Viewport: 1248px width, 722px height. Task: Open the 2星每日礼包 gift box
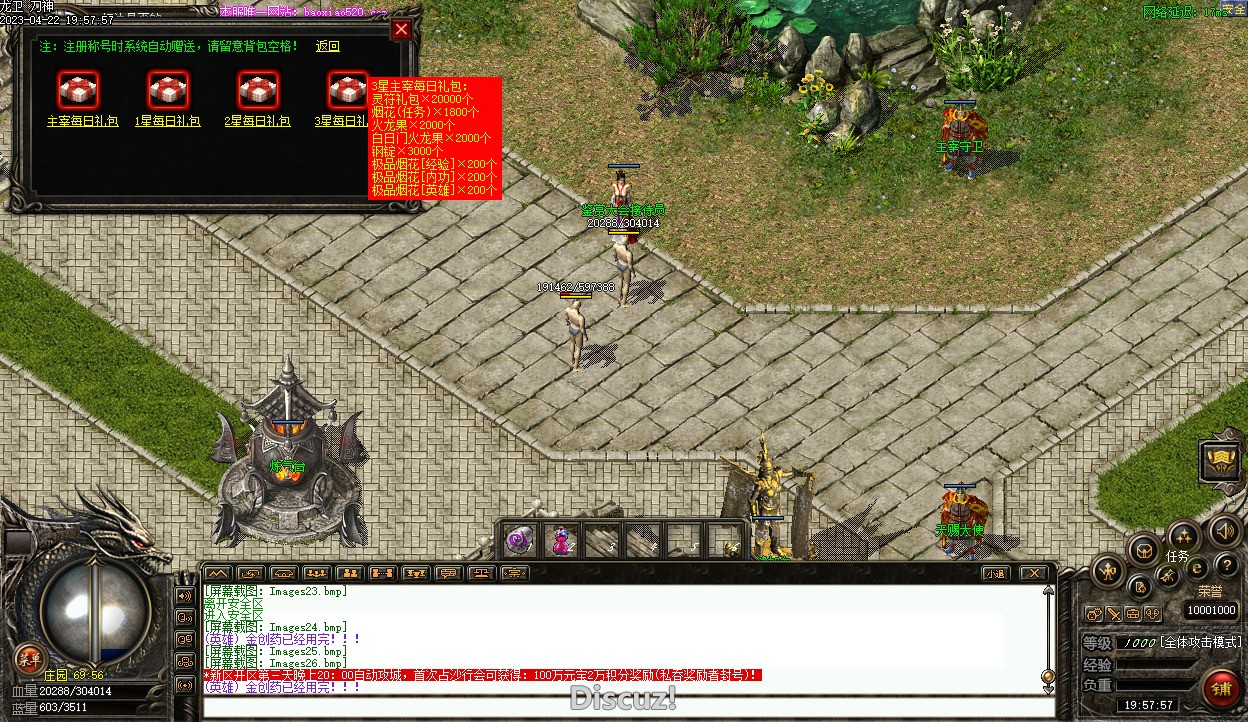point(258,90)
